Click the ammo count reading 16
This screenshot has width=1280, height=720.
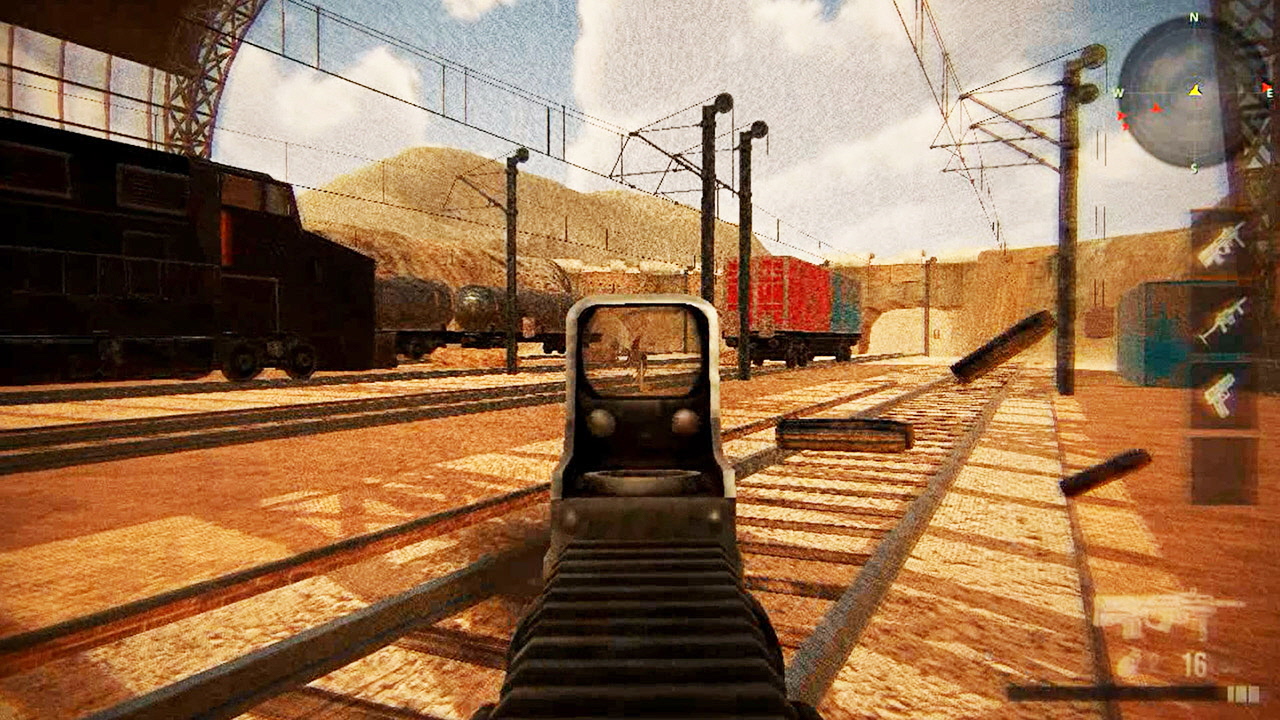pos(1195,664)
